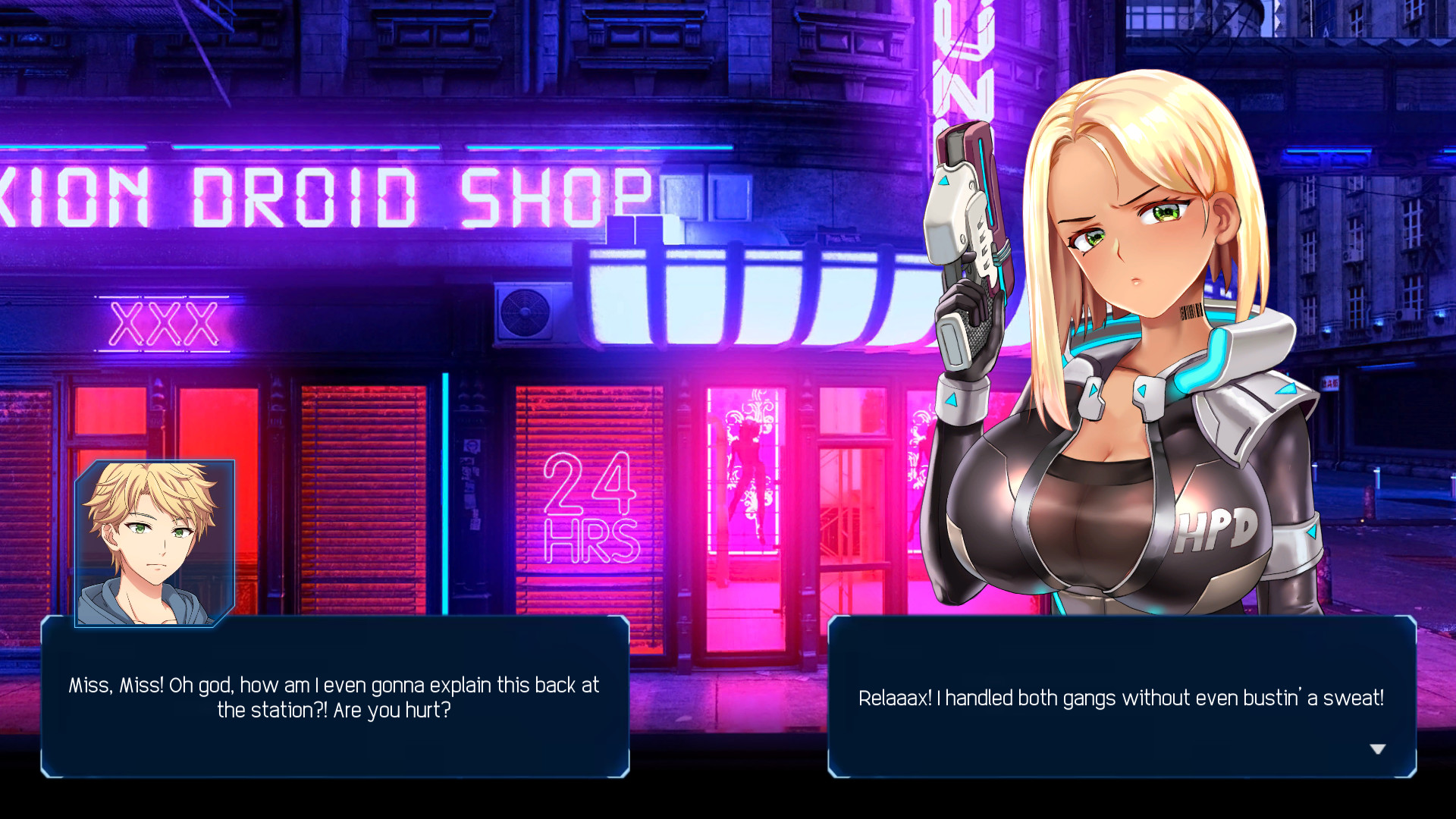The width and height of the screenshot is (1456, 819).
Task: Click the "Miss, Miss!" dialogue box
Action: point(334,698)
